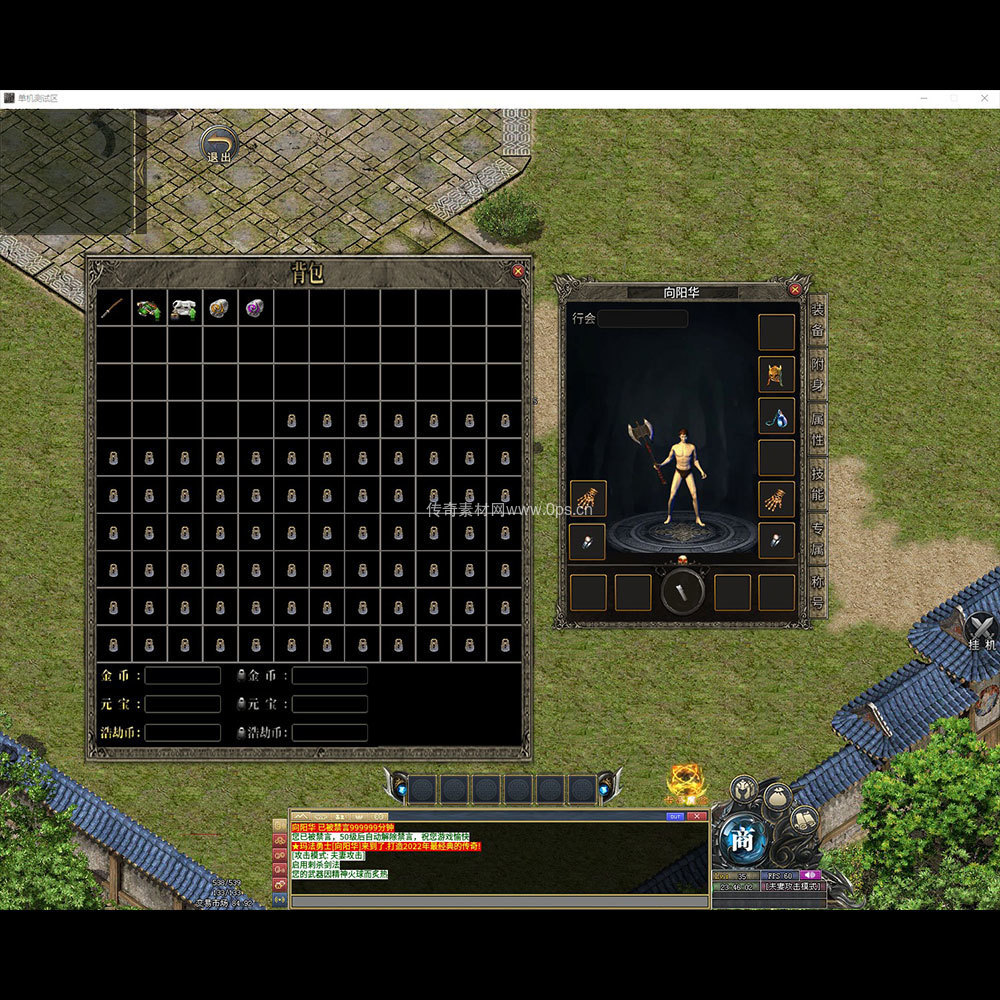This screenshot has width=1000, height=1000.
Task: Close the chat log window
Action: tap(698, 816)
